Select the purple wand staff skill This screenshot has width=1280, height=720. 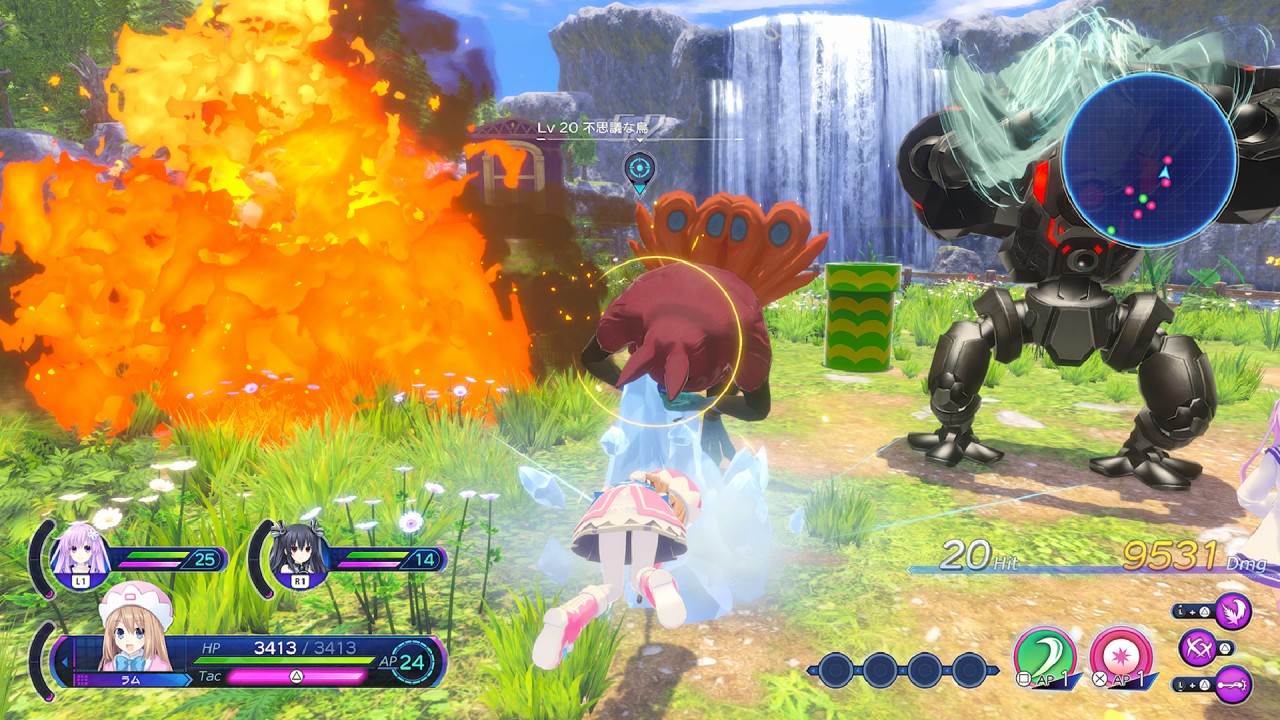click(x=1233, y=684)
